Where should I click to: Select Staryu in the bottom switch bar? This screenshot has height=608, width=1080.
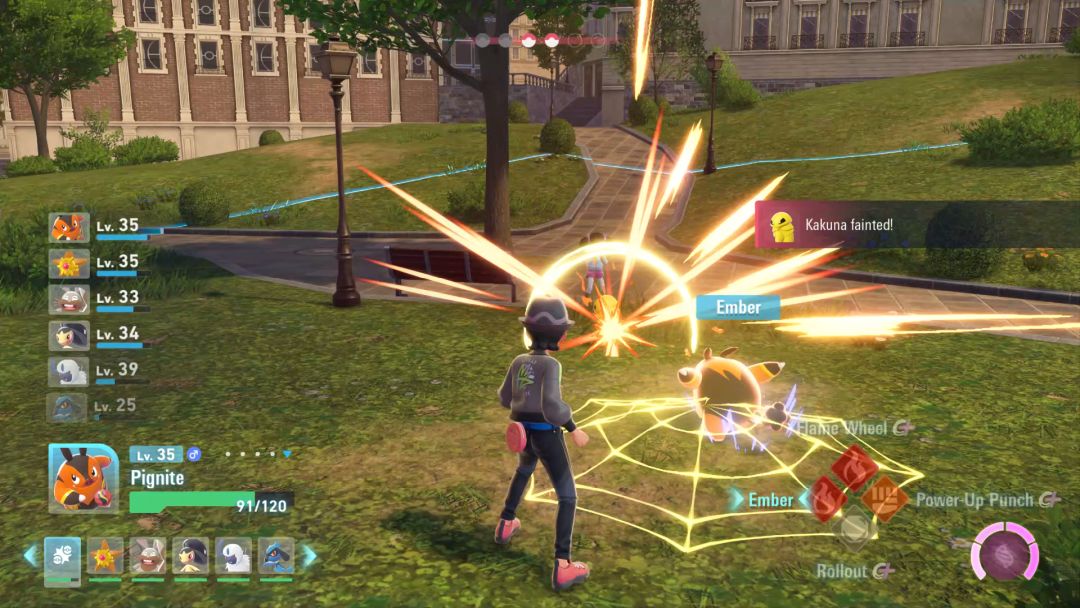(105, 557)
